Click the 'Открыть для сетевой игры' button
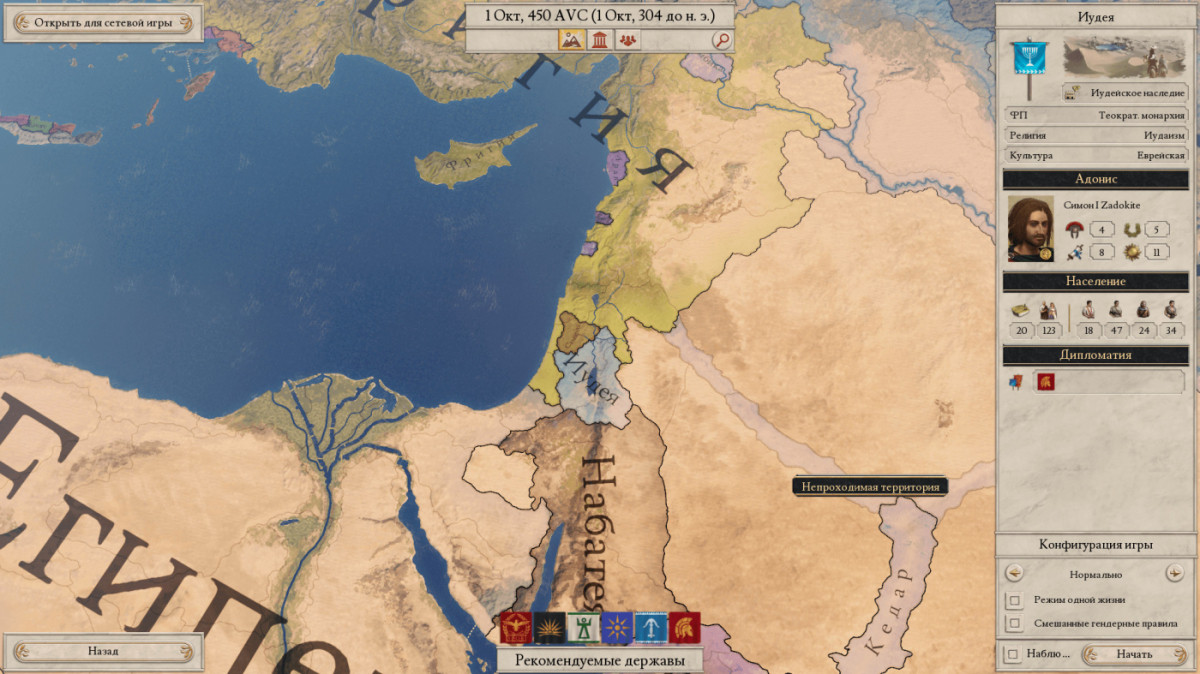Screen dimensions: 1200x674 pyautogui.click(x=102, y=23)
